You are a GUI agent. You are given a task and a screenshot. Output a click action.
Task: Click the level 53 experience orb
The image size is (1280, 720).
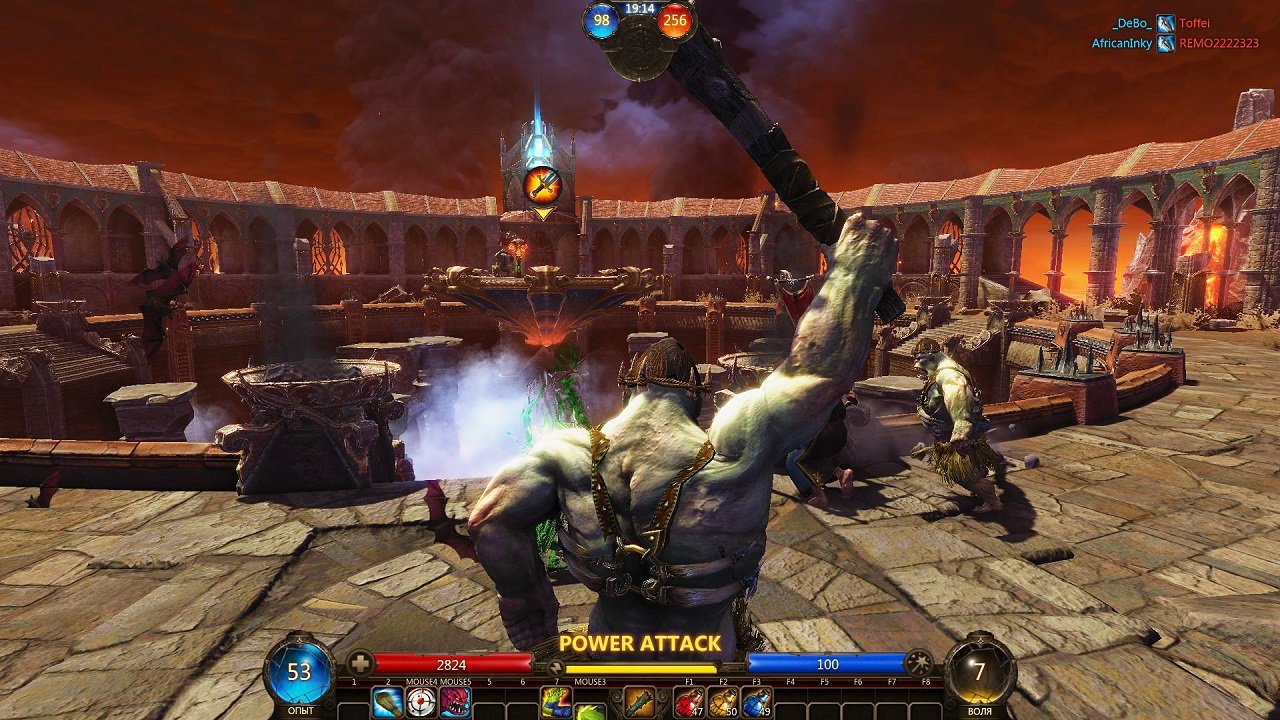click(300, 671)
